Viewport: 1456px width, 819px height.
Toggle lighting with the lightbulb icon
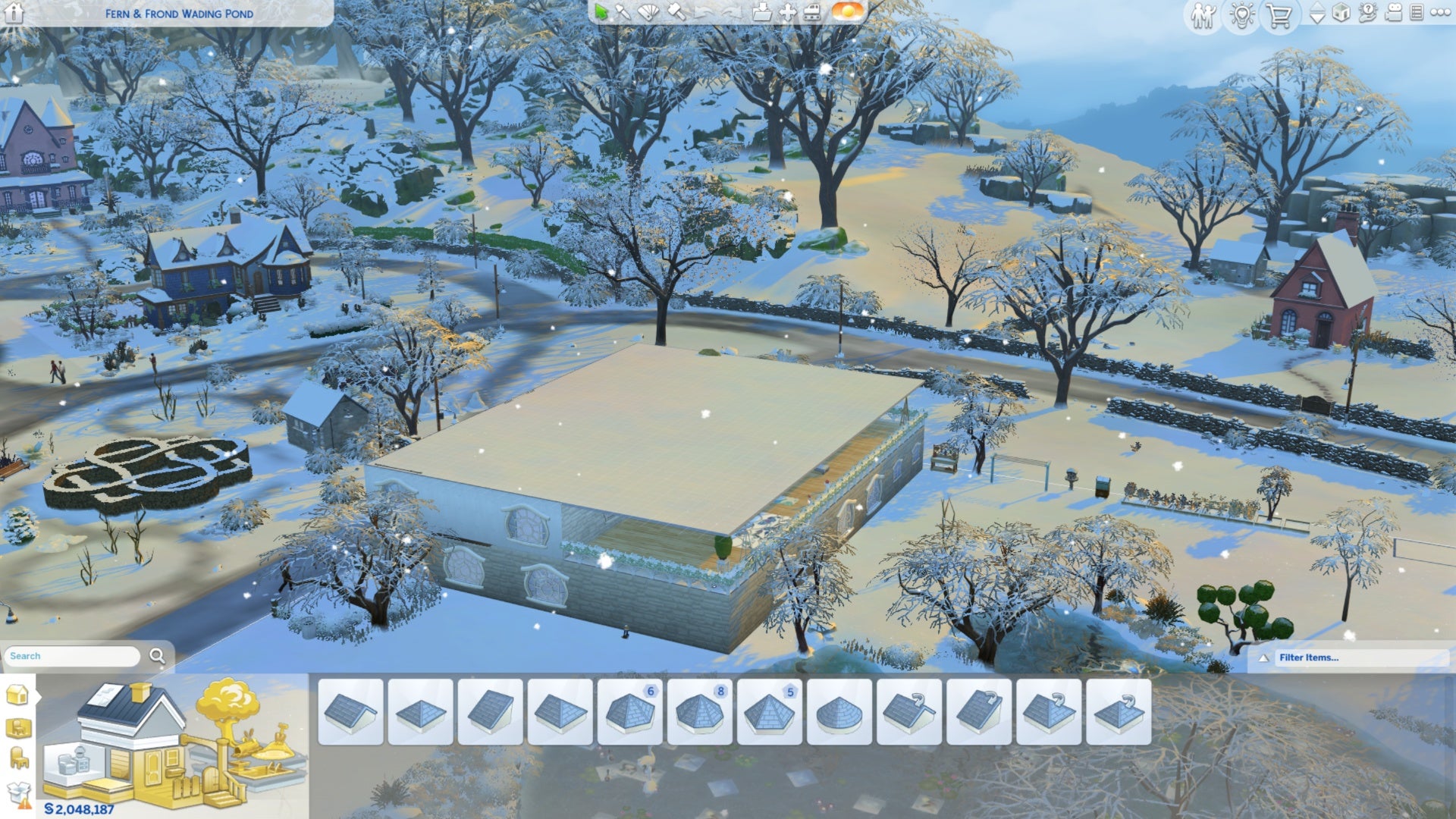tap(1241, 14)
